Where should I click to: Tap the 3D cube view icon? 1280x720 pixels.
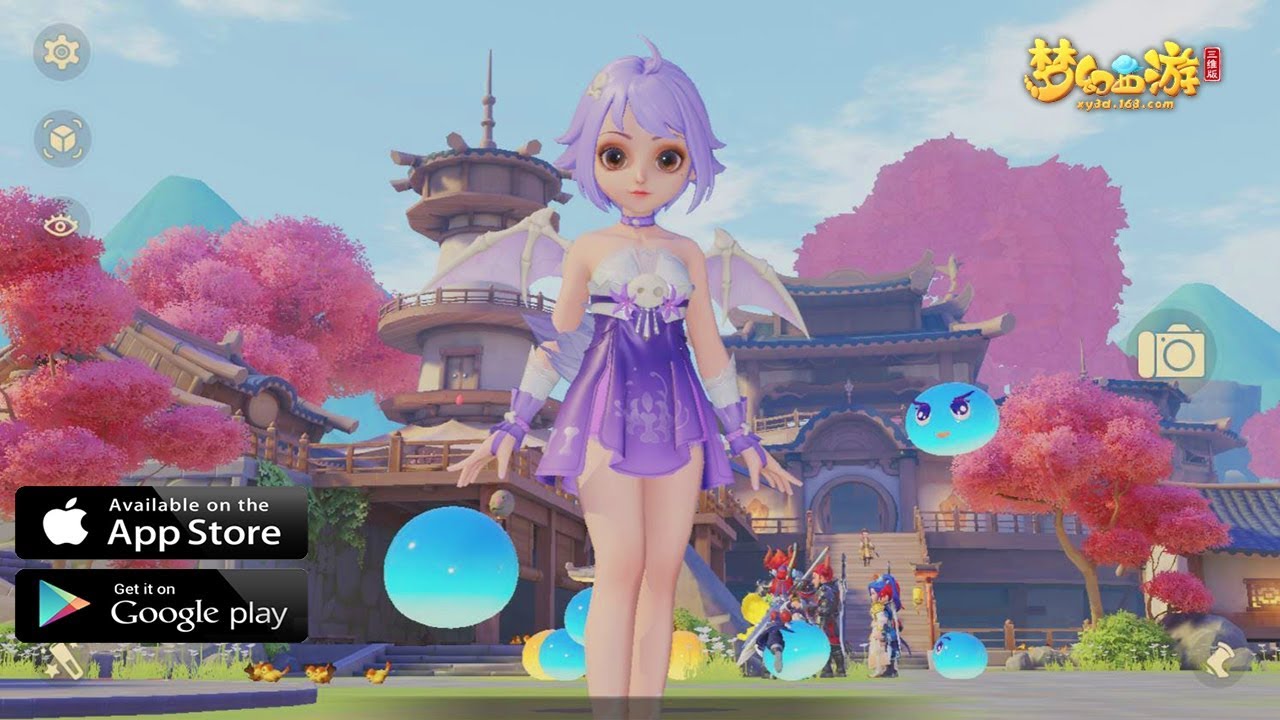pos(62,138)
